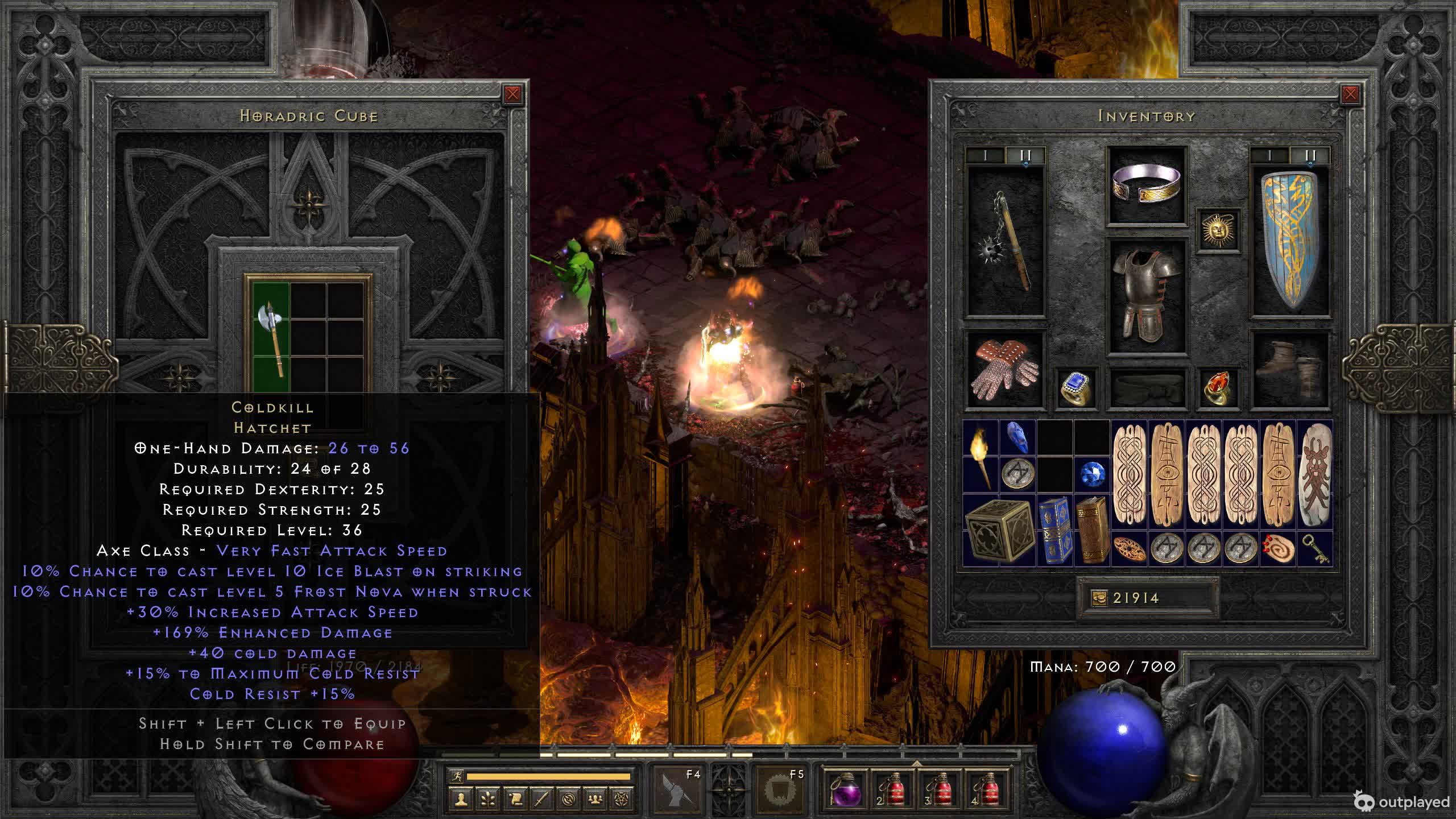1456x819 pixels.
Task: Pick up the Coldkill hatchet in the cube
Action: tap(271, 338)
